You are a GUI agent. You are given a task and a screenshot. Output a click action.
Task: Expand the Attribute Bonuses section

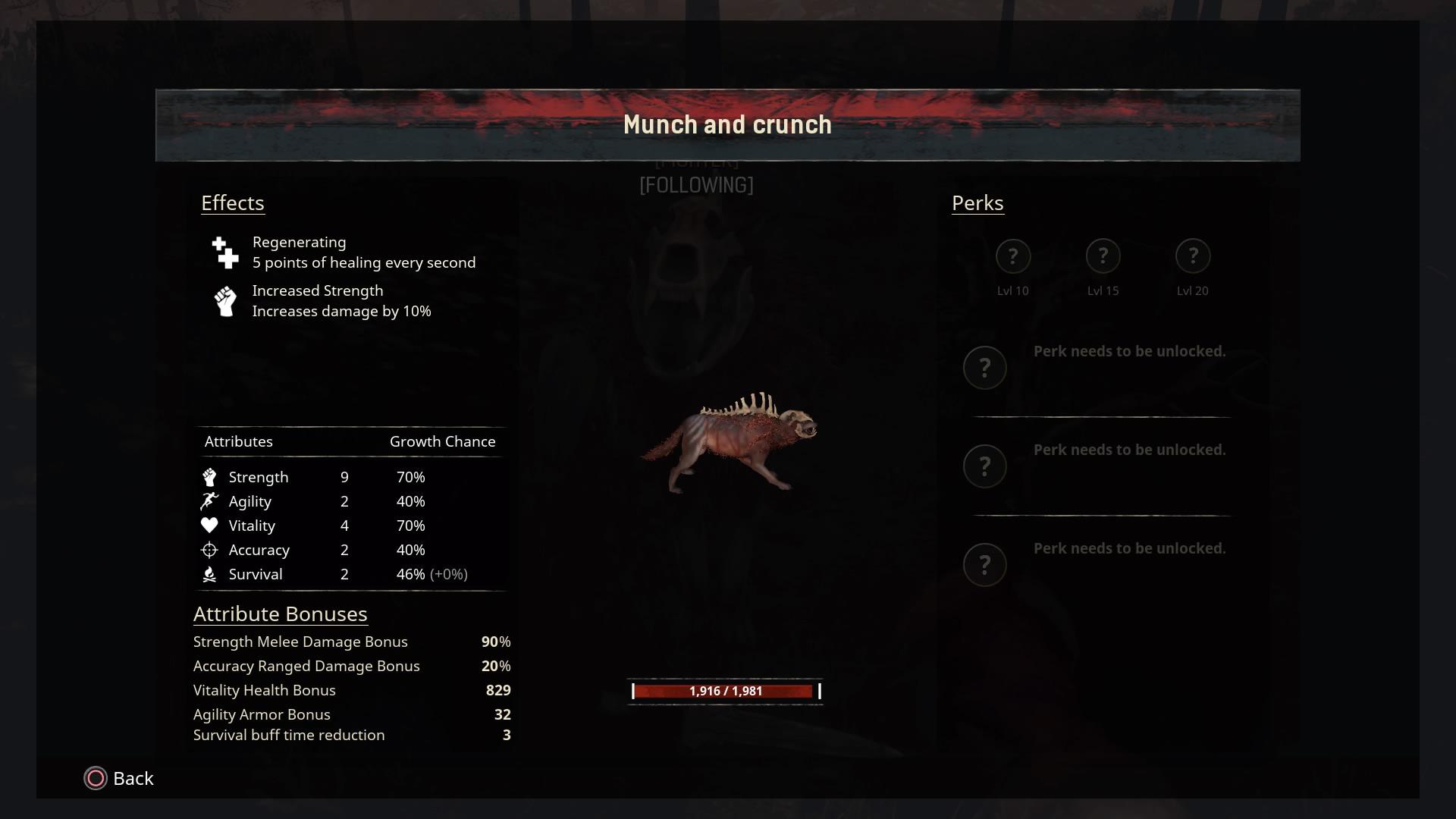[280, 613]
